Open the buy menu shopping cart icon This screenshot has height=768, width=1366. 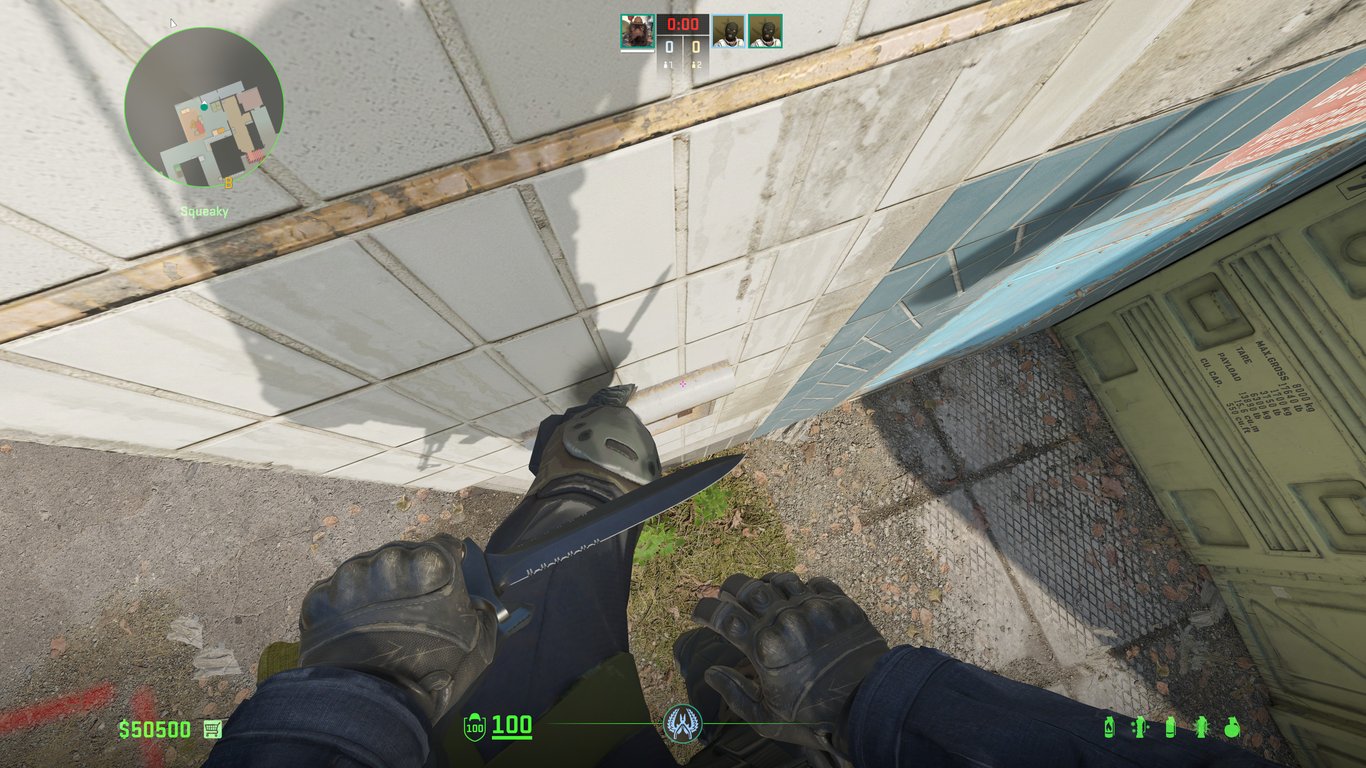click(212, 729)
